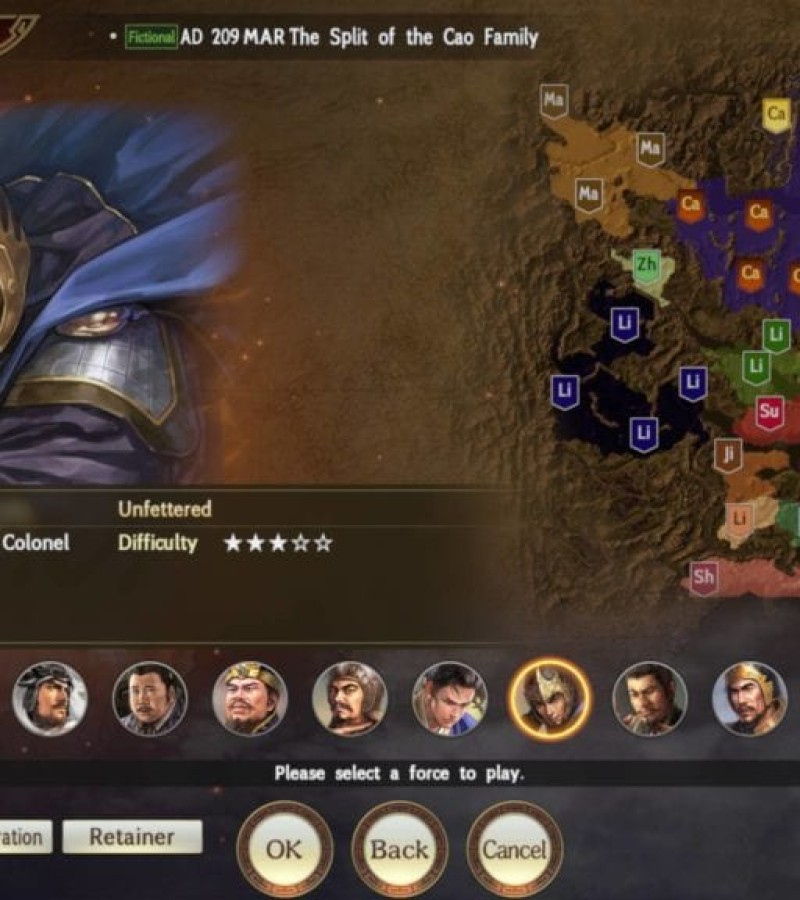Select the red Su force marker
The height and width of the screenshot is (900, 800).
coord(769,411)
